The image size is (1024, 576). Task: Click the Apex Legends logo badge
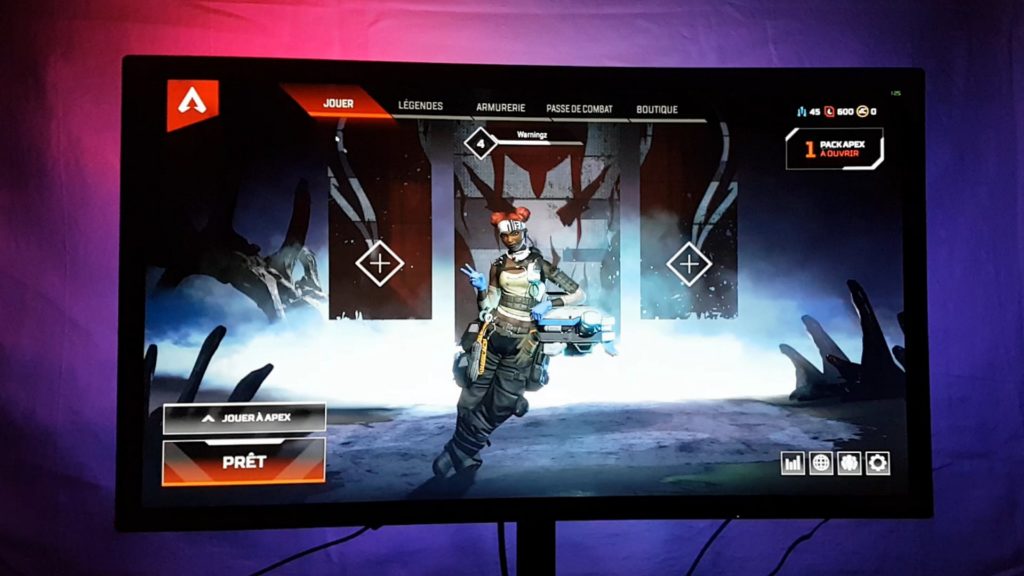click(192, 102)
